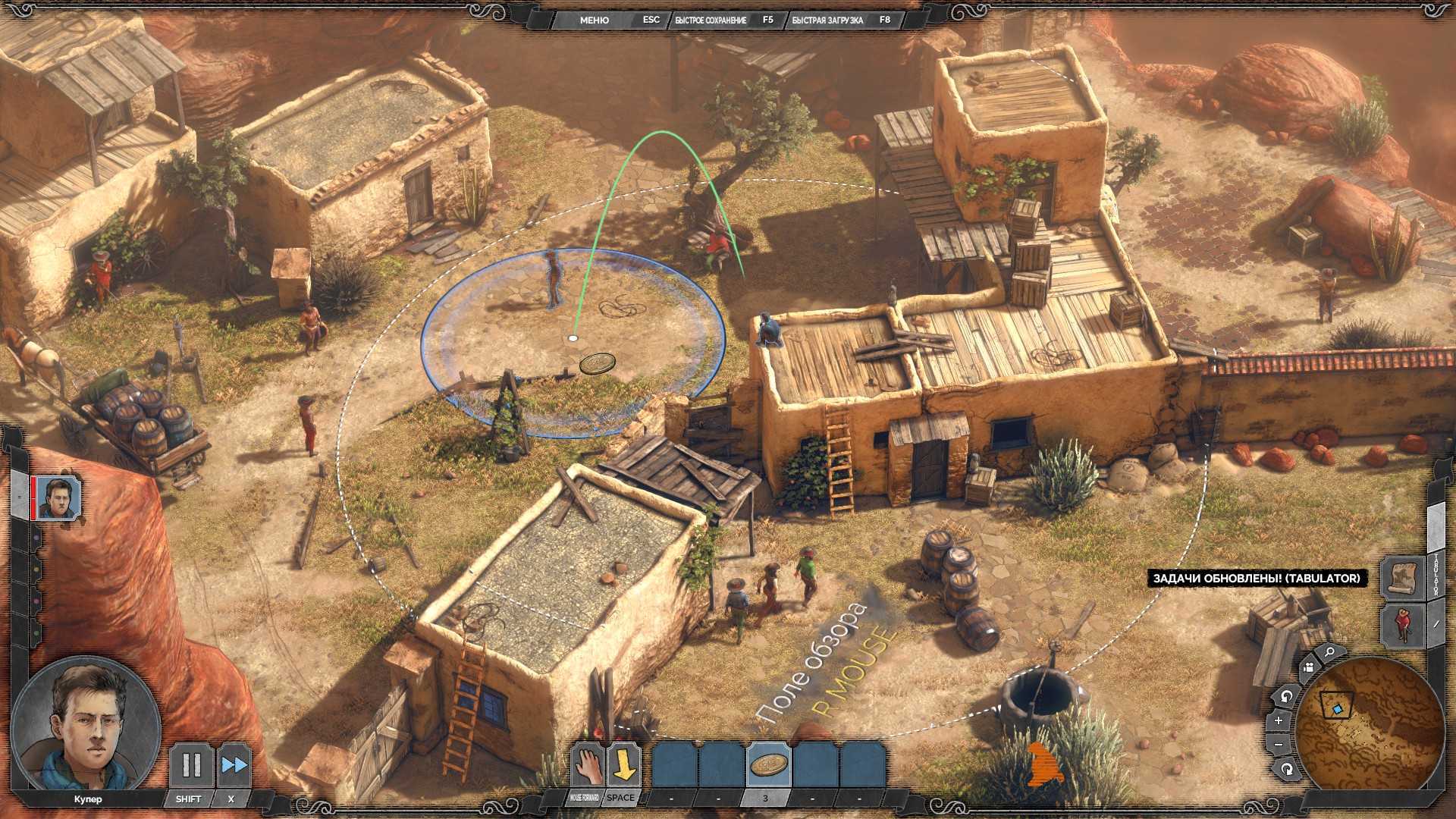
Task: Zoom out with the minus button
Action: click(x=1279, y=745)
